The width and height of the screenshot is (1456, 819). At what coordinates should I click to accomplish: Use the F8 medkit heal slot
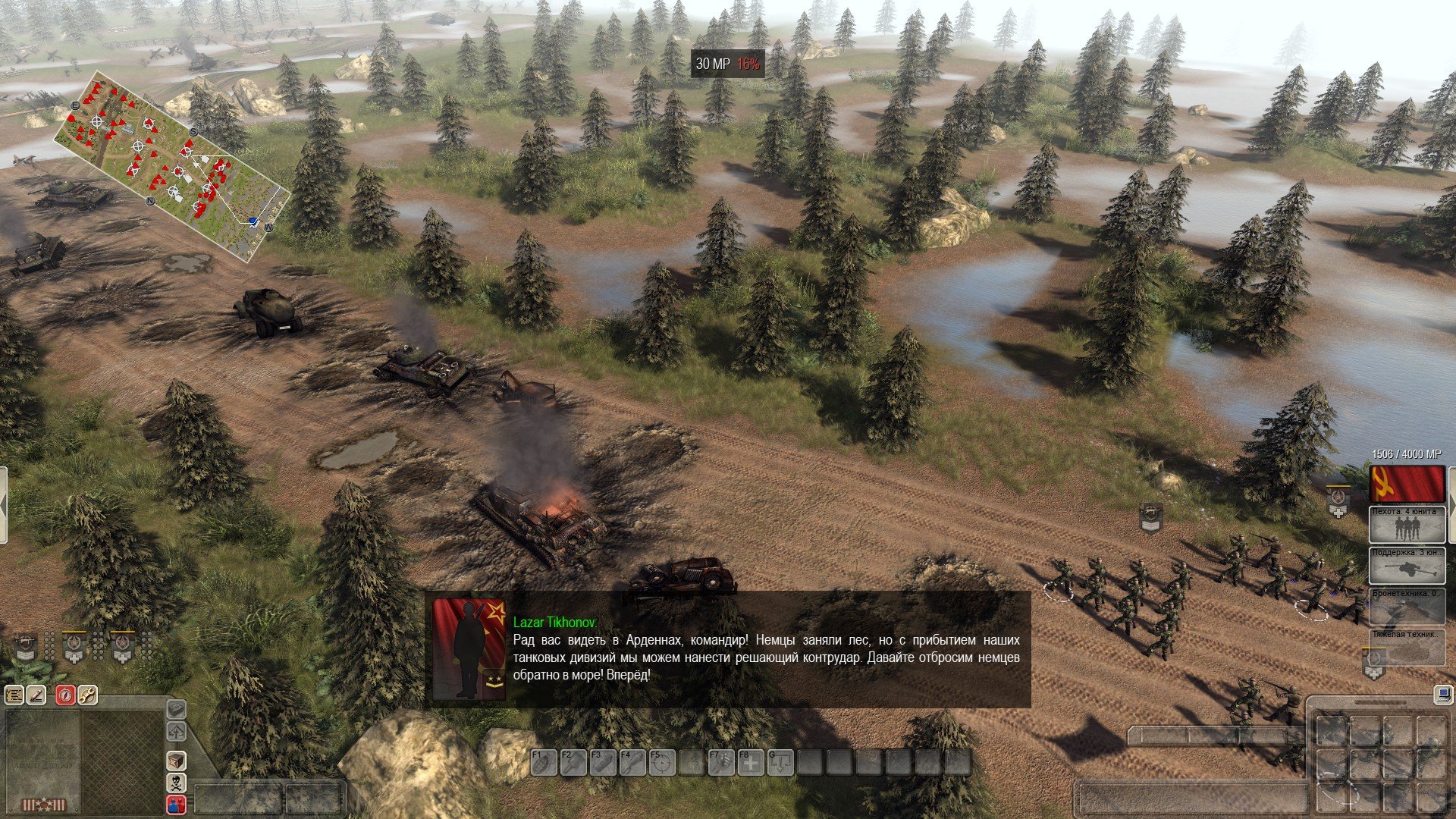click(751, 762)
